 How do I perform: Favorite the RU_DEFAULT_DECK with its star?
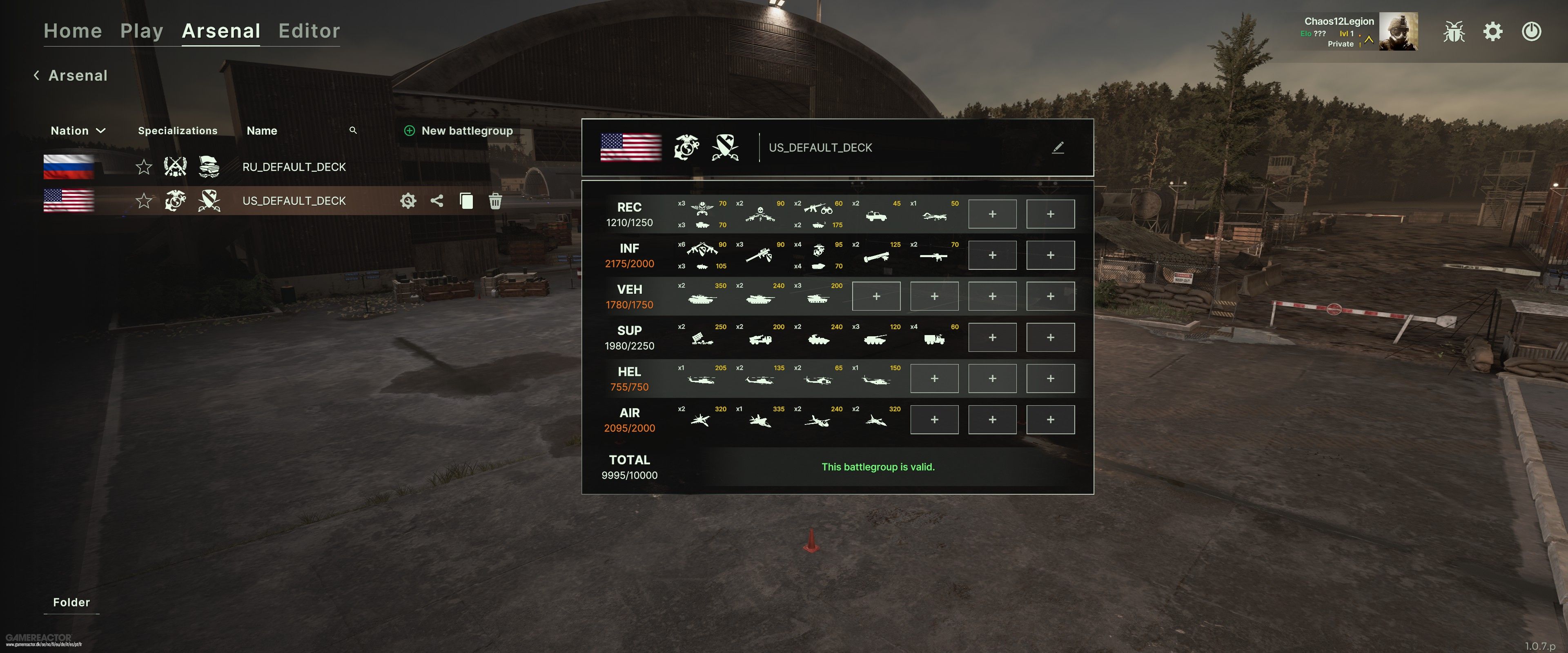(x=144, y=167)
